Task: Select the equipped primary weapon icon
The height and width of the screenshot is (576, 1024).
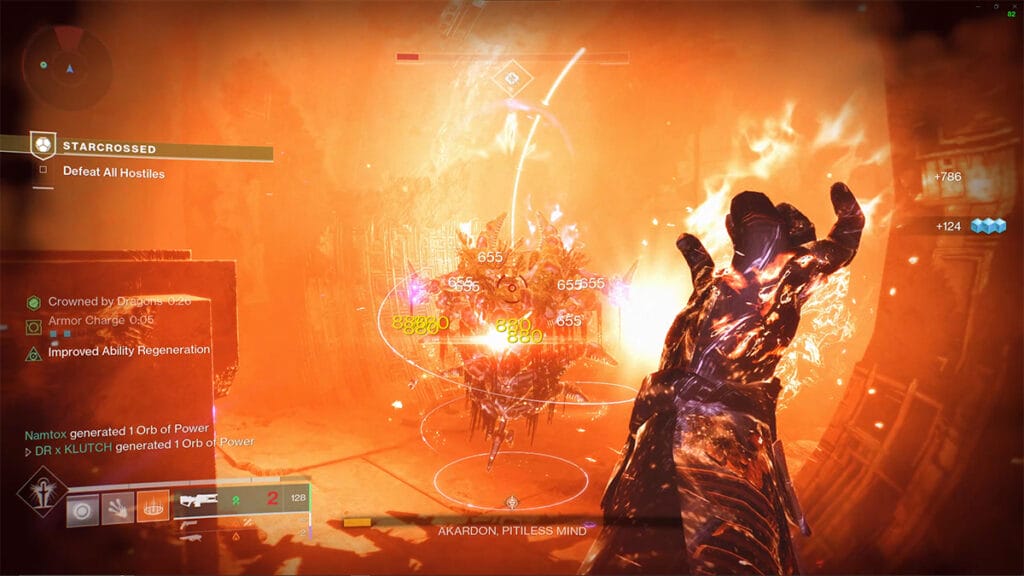Action: tap(198, 500)
